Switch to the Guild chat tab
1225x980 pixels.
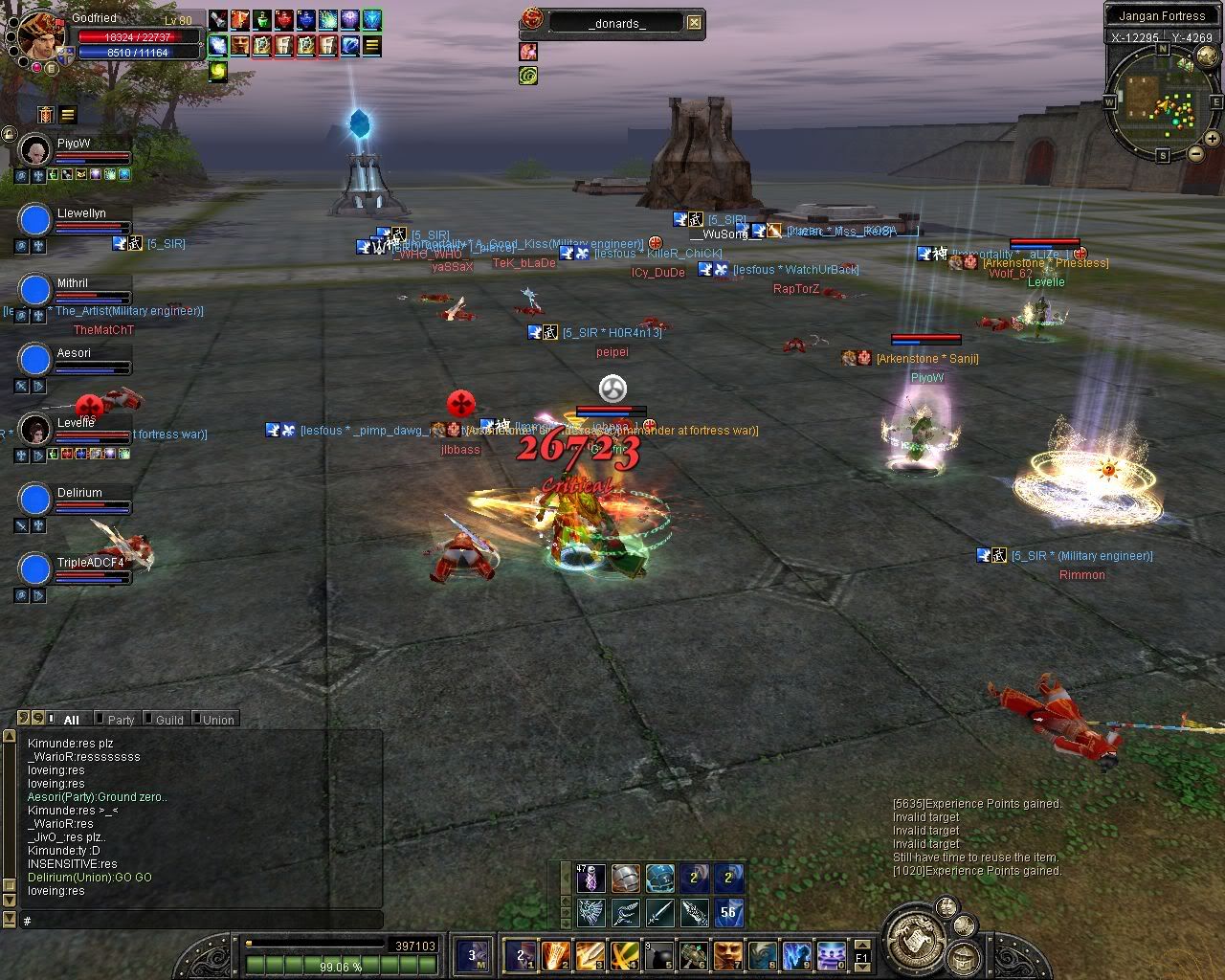point(168,720)
